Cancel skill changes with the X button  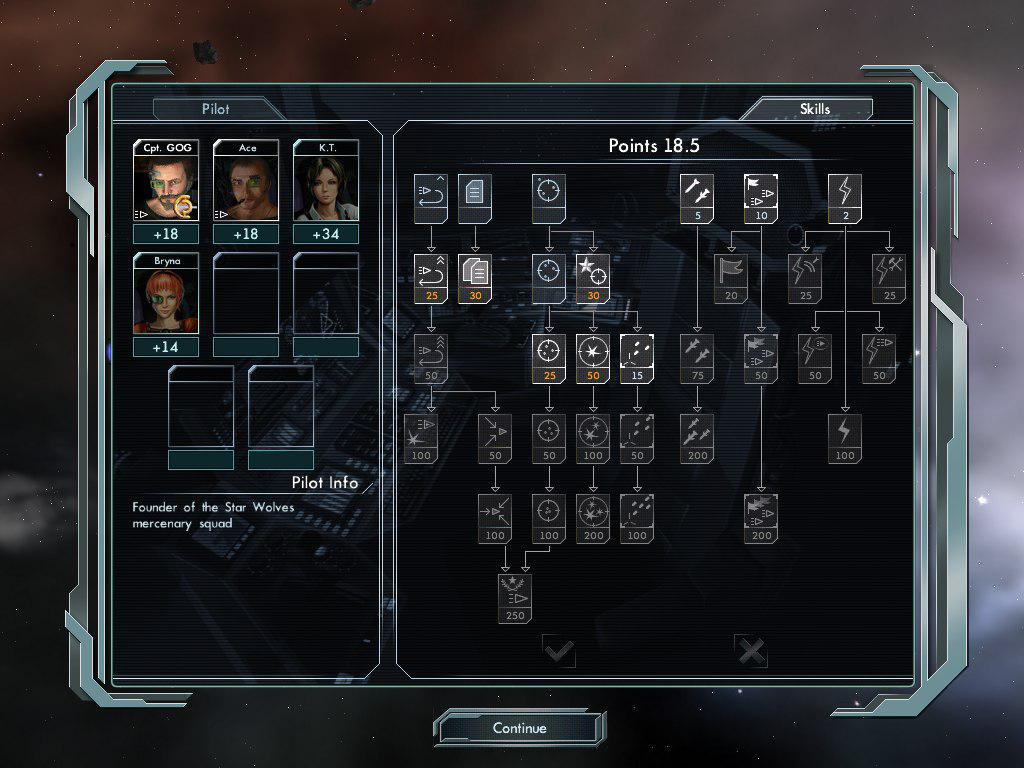[751, 653]
